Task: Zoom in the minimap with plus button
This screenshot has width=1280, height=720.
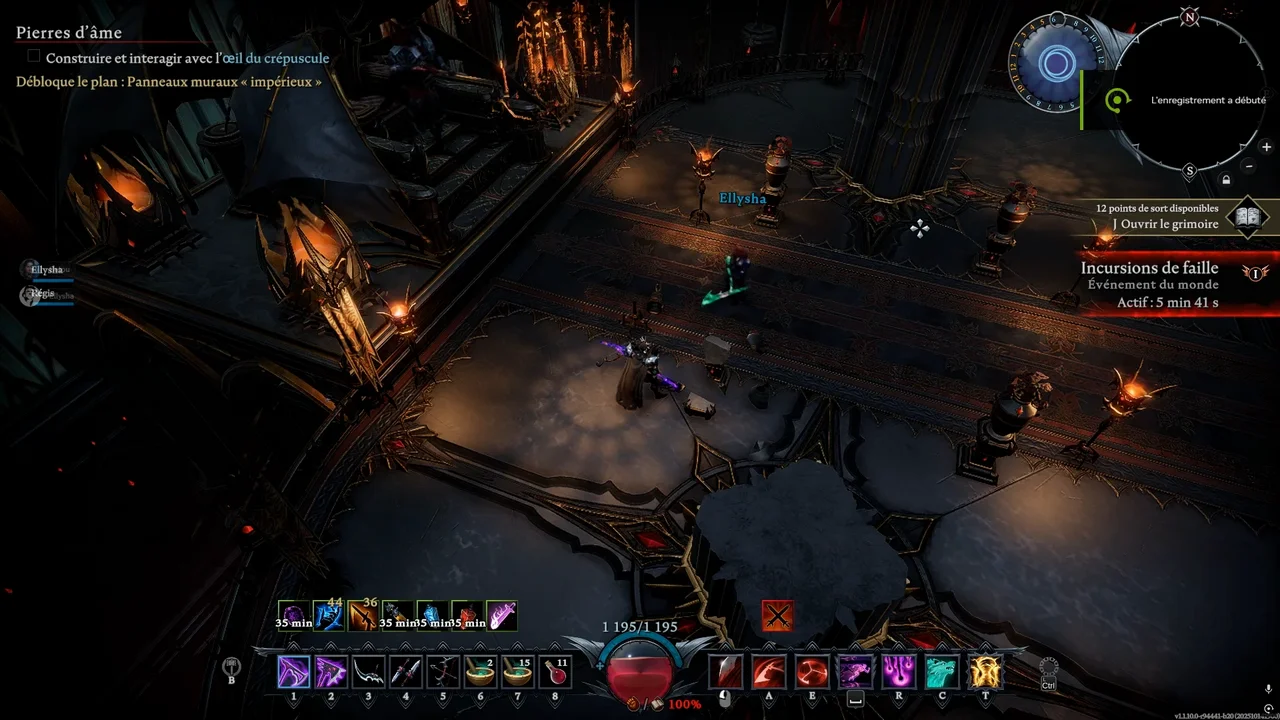Action: [x=1266, y=147]
